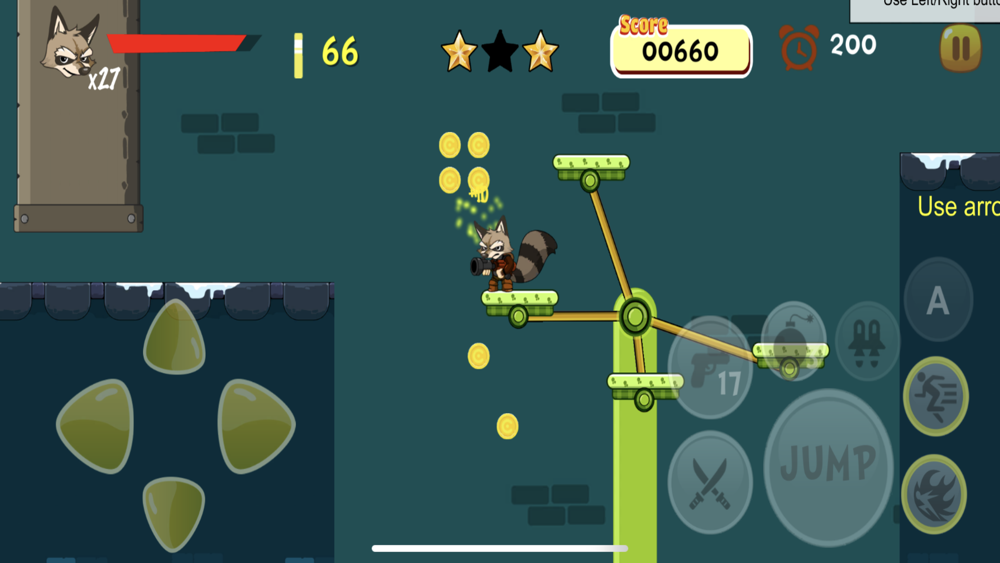
Task: Tap the A action button
Action: pos(938,301)
